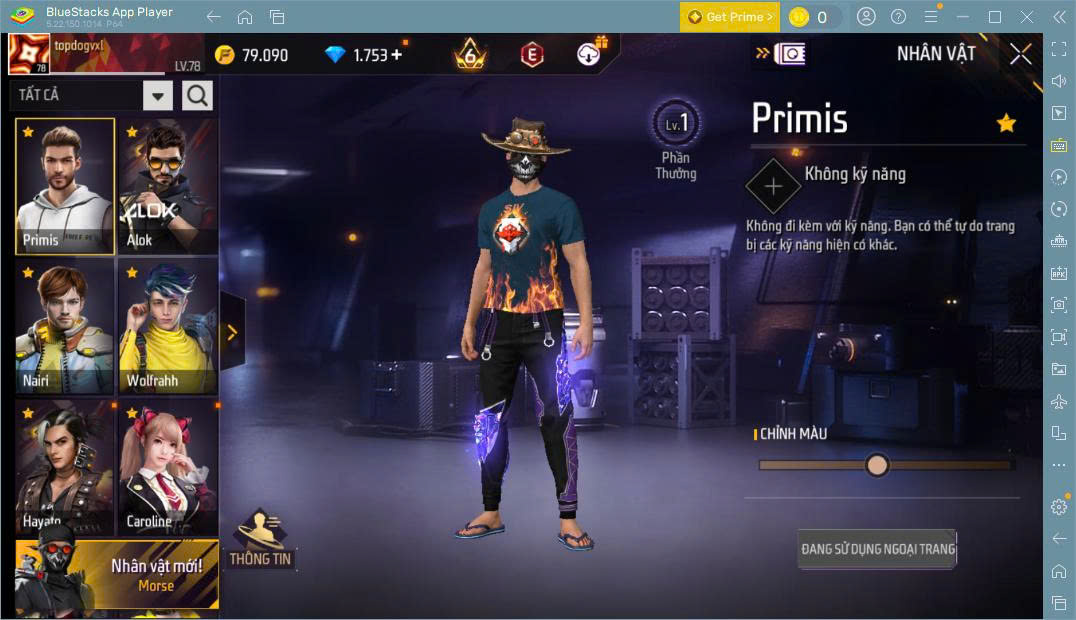Select the Nairi character card
The image size is (1076, 620).
pyautogui.click(x=65, y=326)
